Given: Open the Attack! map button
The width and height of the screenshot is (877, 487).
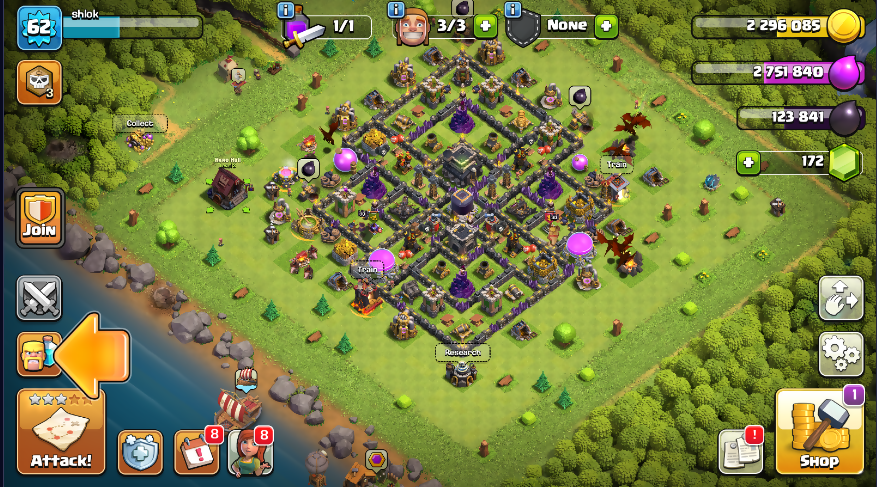Looking at the screenshot, I should 60,431.
